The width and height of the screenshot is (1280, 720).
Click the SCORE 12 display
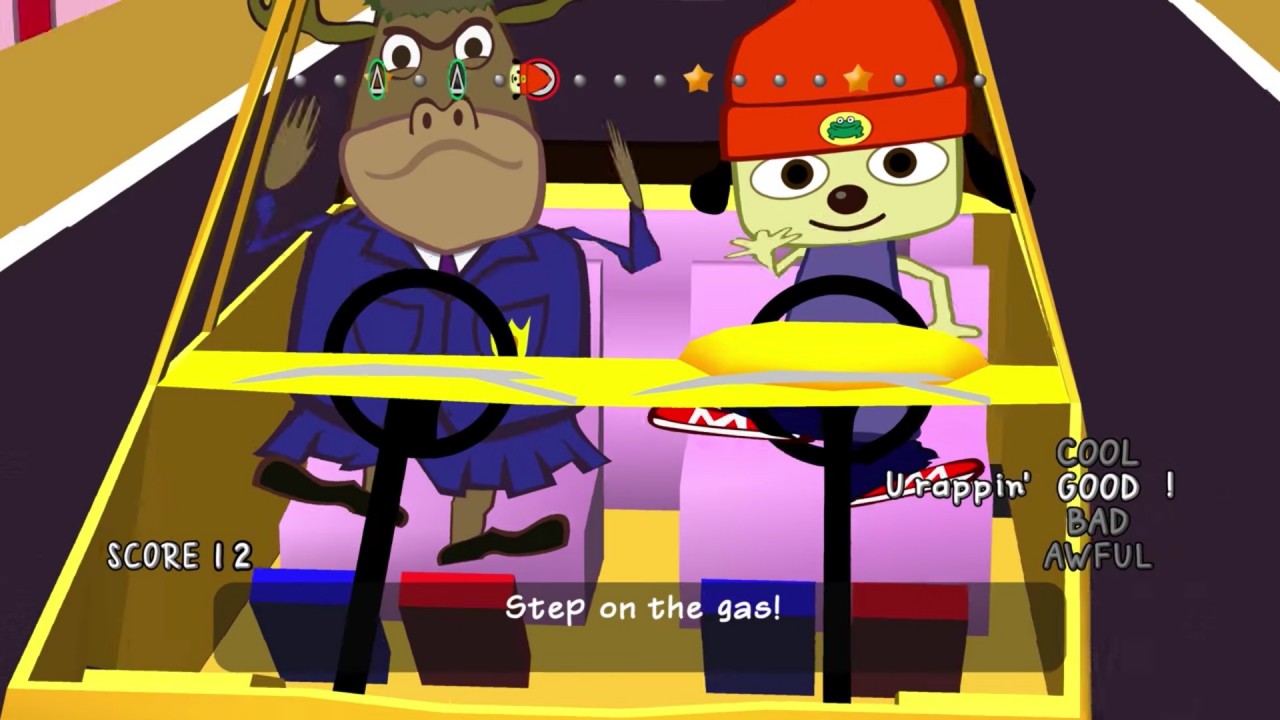[x=178, y=556]
